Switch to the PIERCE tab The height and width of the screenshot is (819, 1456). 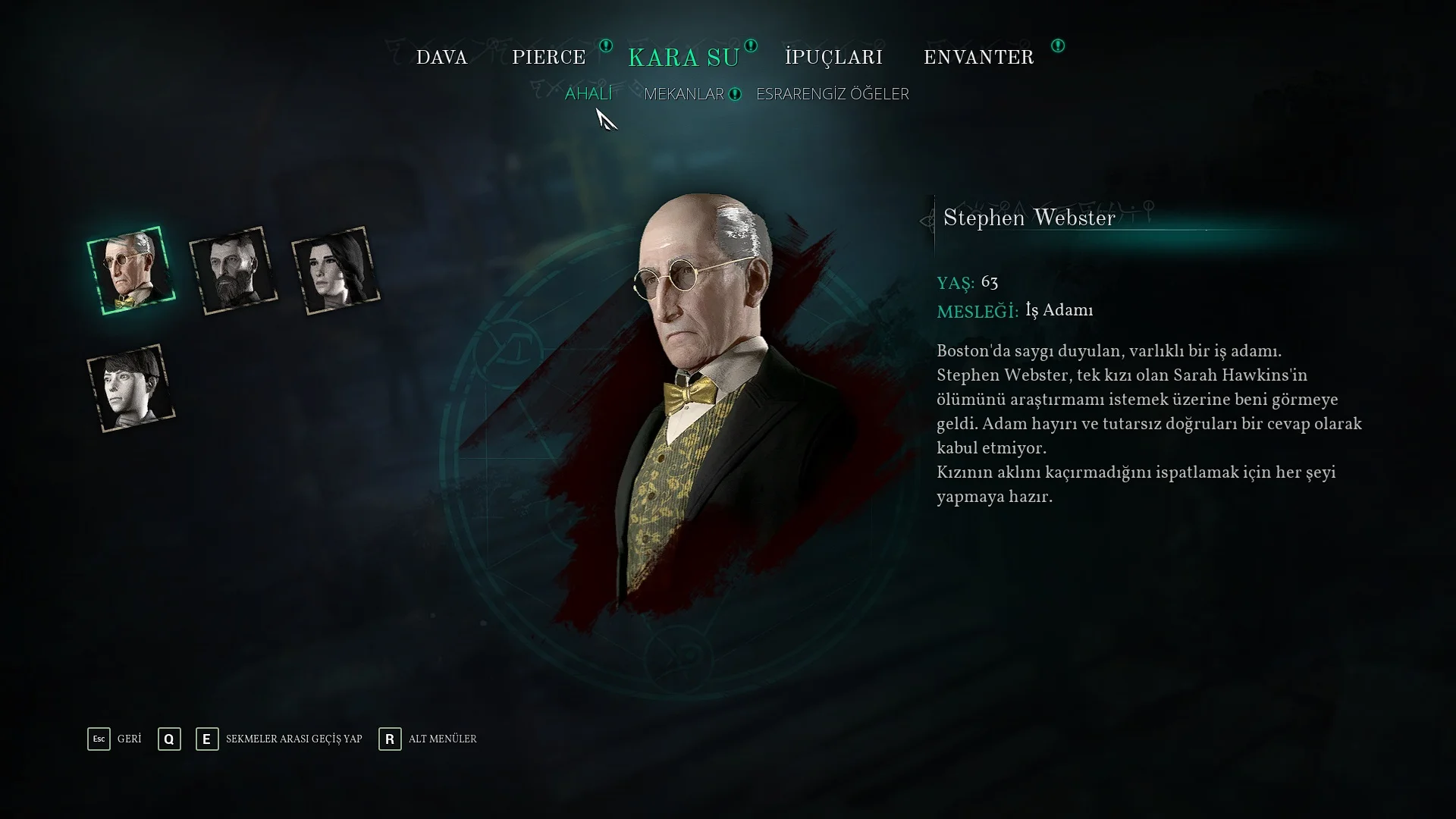click(x=548, y=58)
